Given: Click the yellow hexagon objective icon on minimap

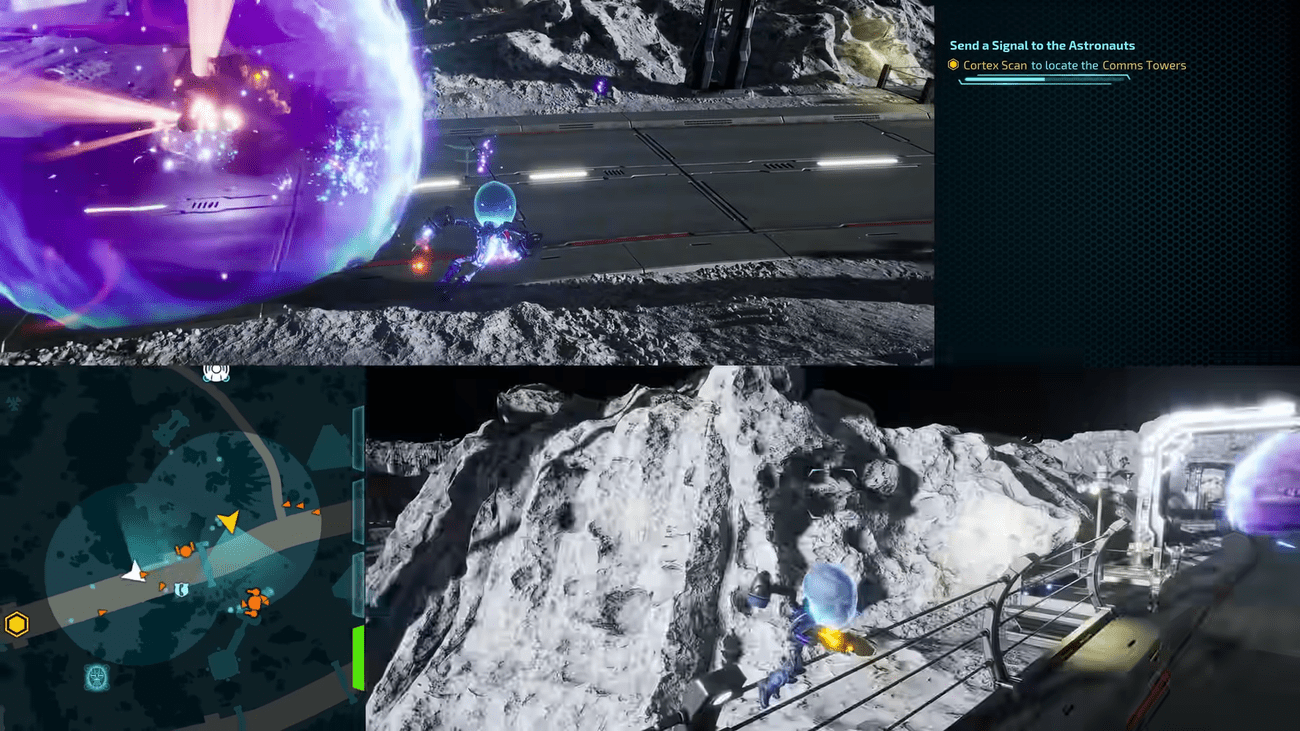Looking at the screenshot, I should pos(15,623).
